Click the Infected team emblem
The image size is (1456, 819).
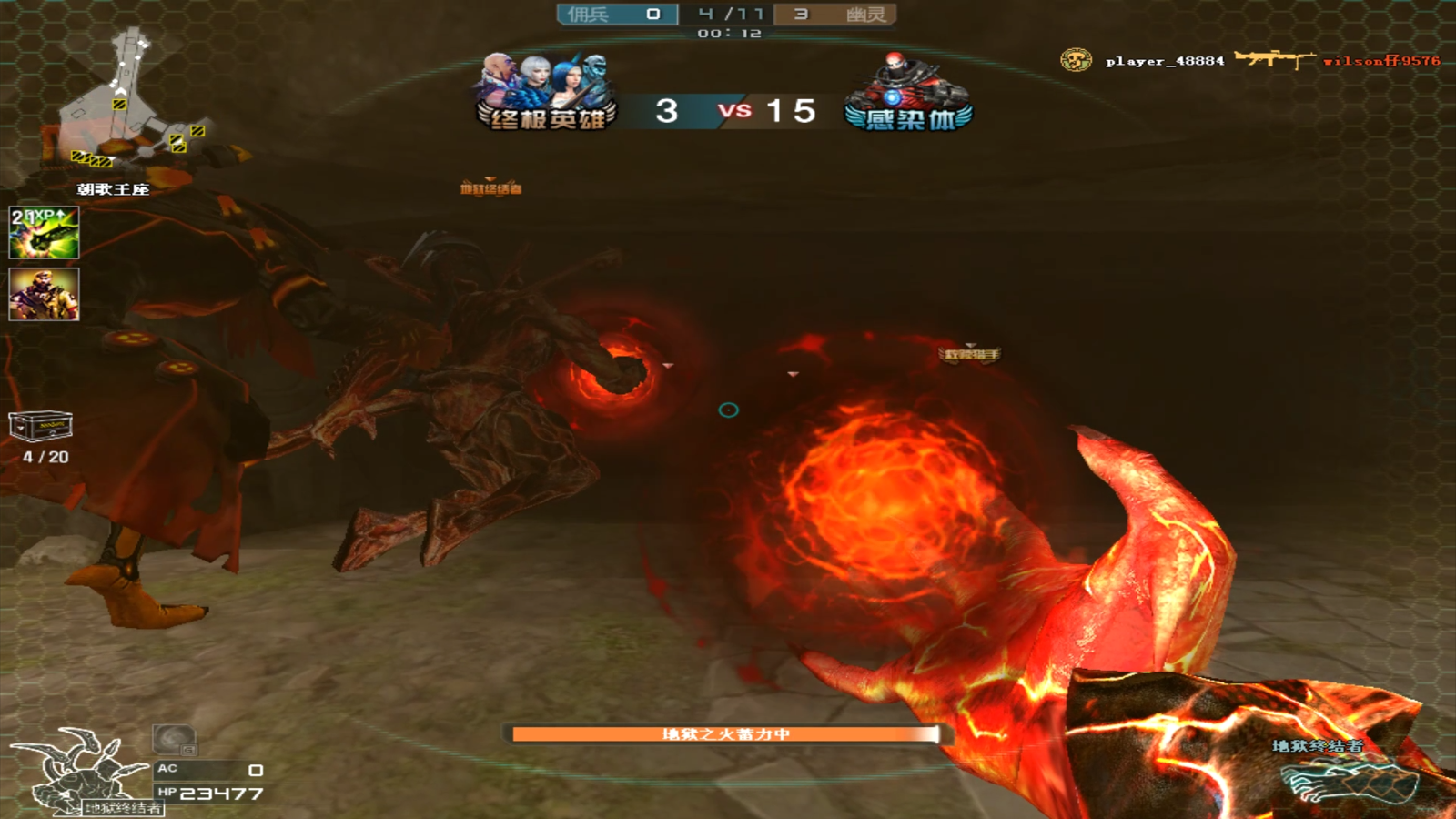tap(908, 93)
